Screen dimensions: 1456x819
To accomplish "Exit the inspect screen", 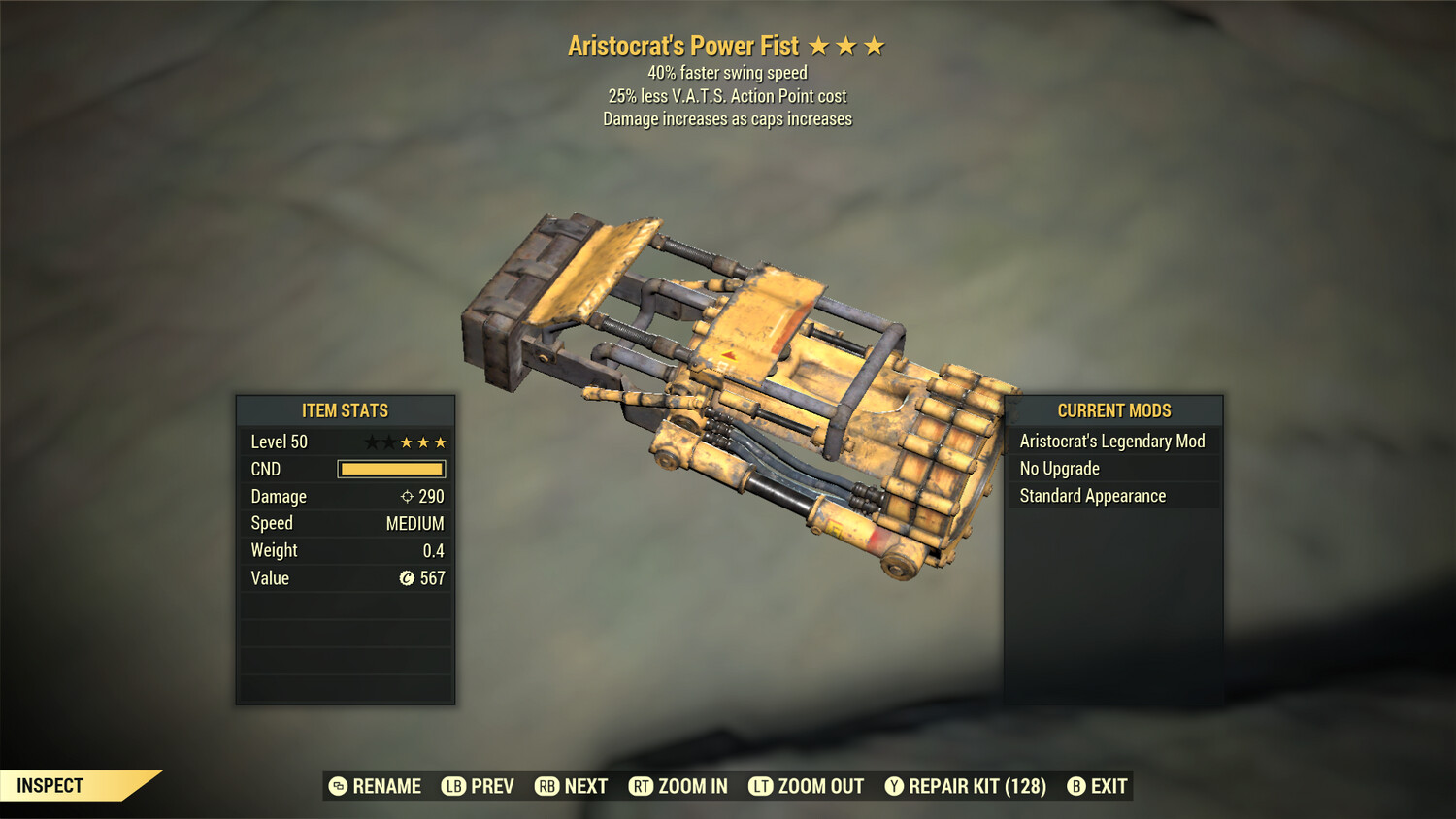I will click(1098, 786).
